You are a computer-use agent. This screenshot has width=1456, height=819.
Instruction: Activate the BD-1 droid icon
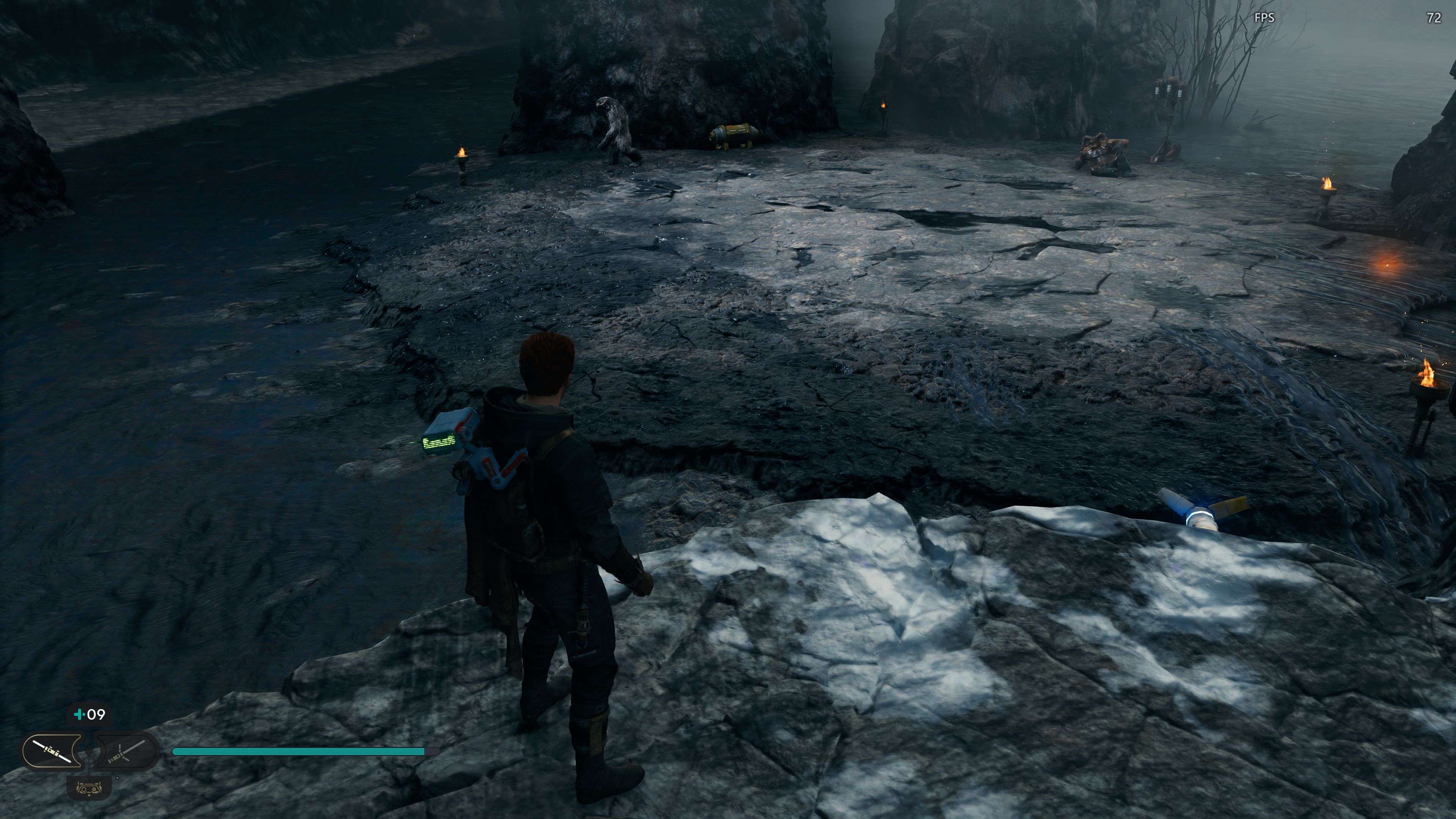pos(89,788)
